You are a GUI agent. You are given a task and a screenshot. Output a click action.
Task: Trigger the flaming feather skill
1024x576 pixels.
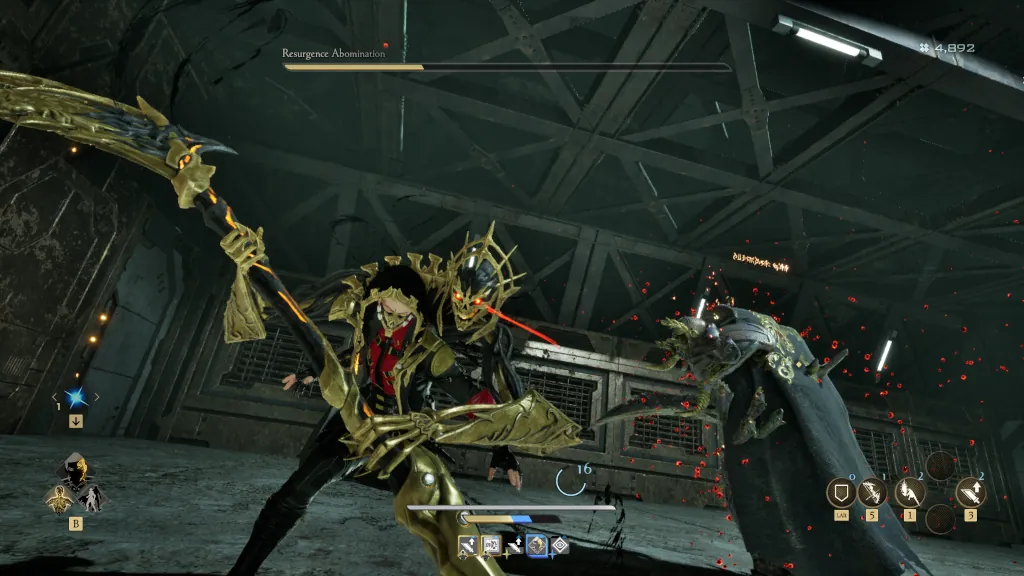pyautogui.click(x=909, y=491)
